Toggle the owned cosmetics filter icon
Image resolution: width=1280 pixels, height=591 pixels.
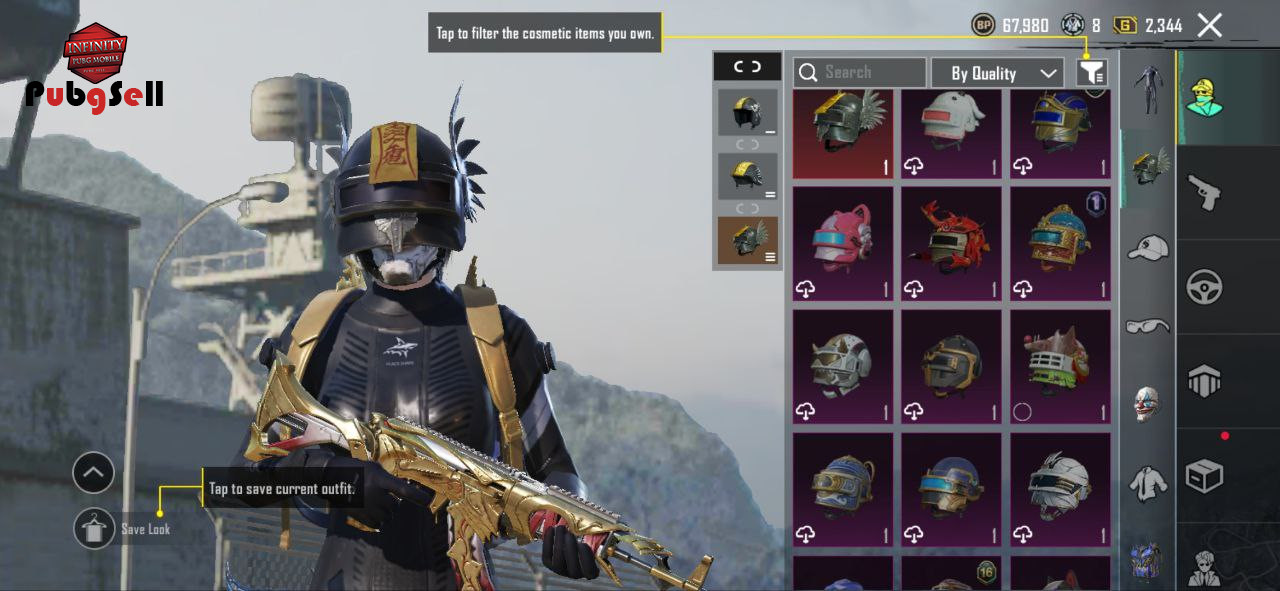pos(1091,73)
